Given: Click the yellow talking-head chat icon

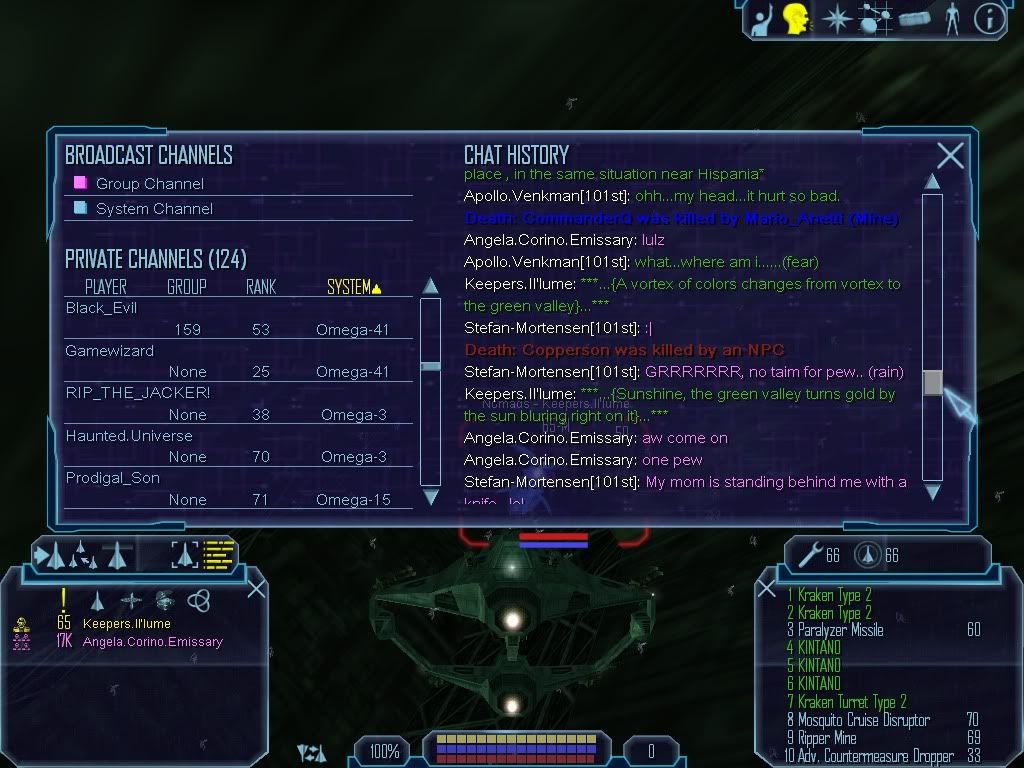Looking at the screenshot, I should tap(796, 18).
